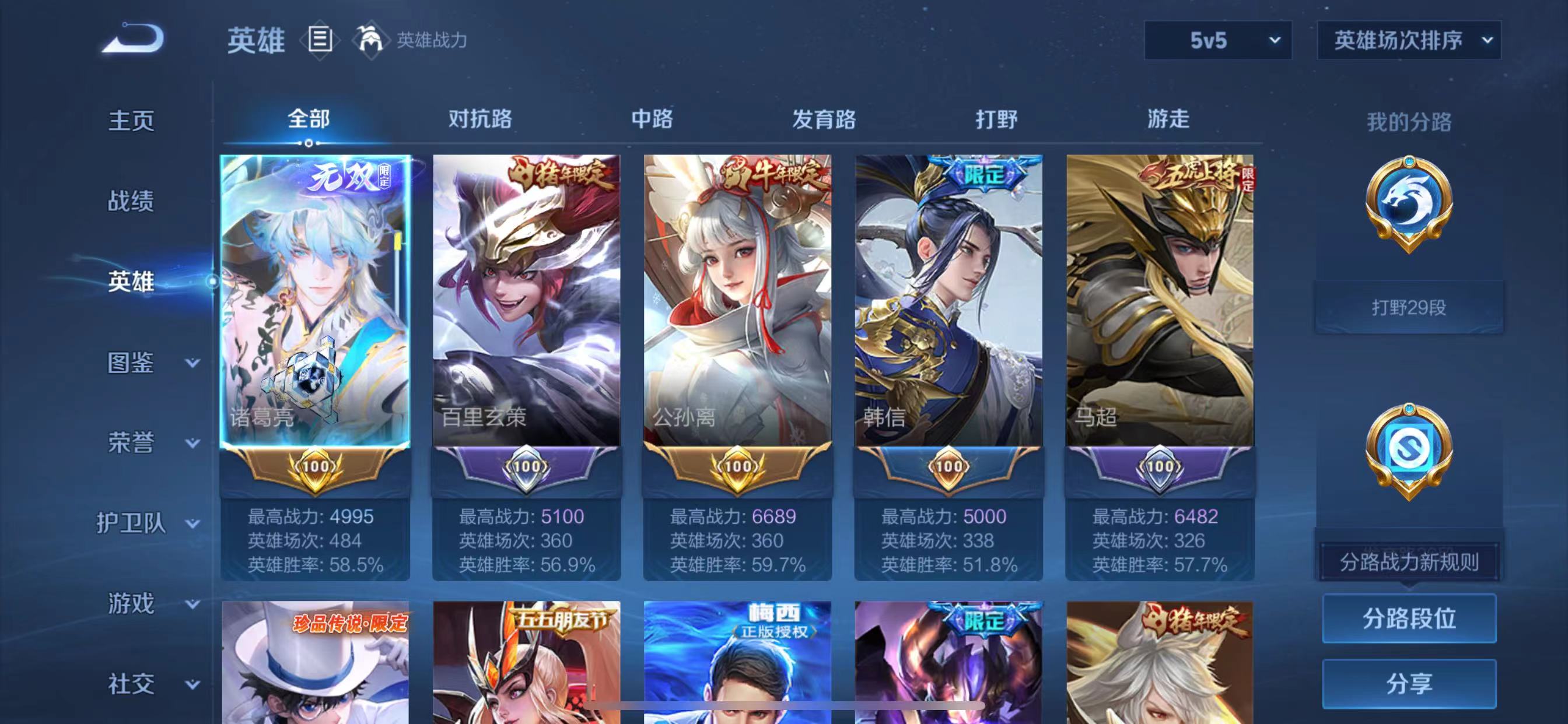
Task: Open 战绩 from the left sidebar
Action: [131, 201]
